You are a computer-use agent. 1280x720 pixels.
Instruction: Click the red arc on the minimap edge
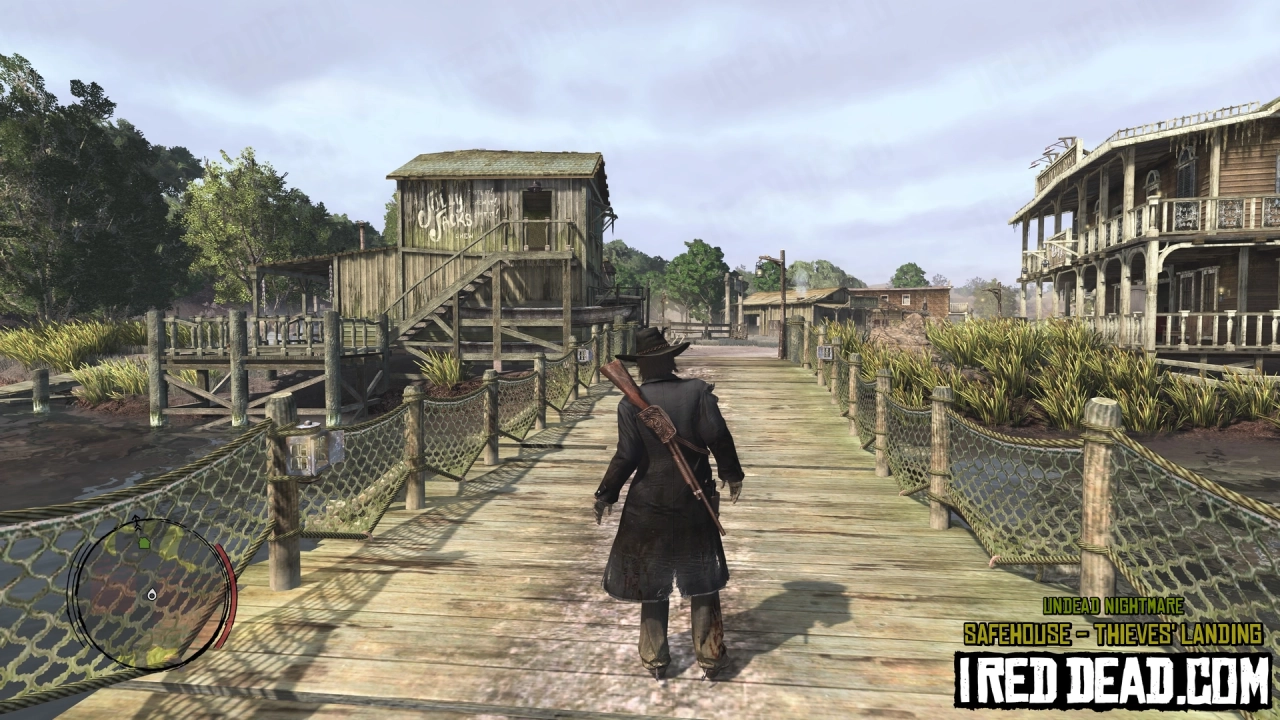coord(226,592)
